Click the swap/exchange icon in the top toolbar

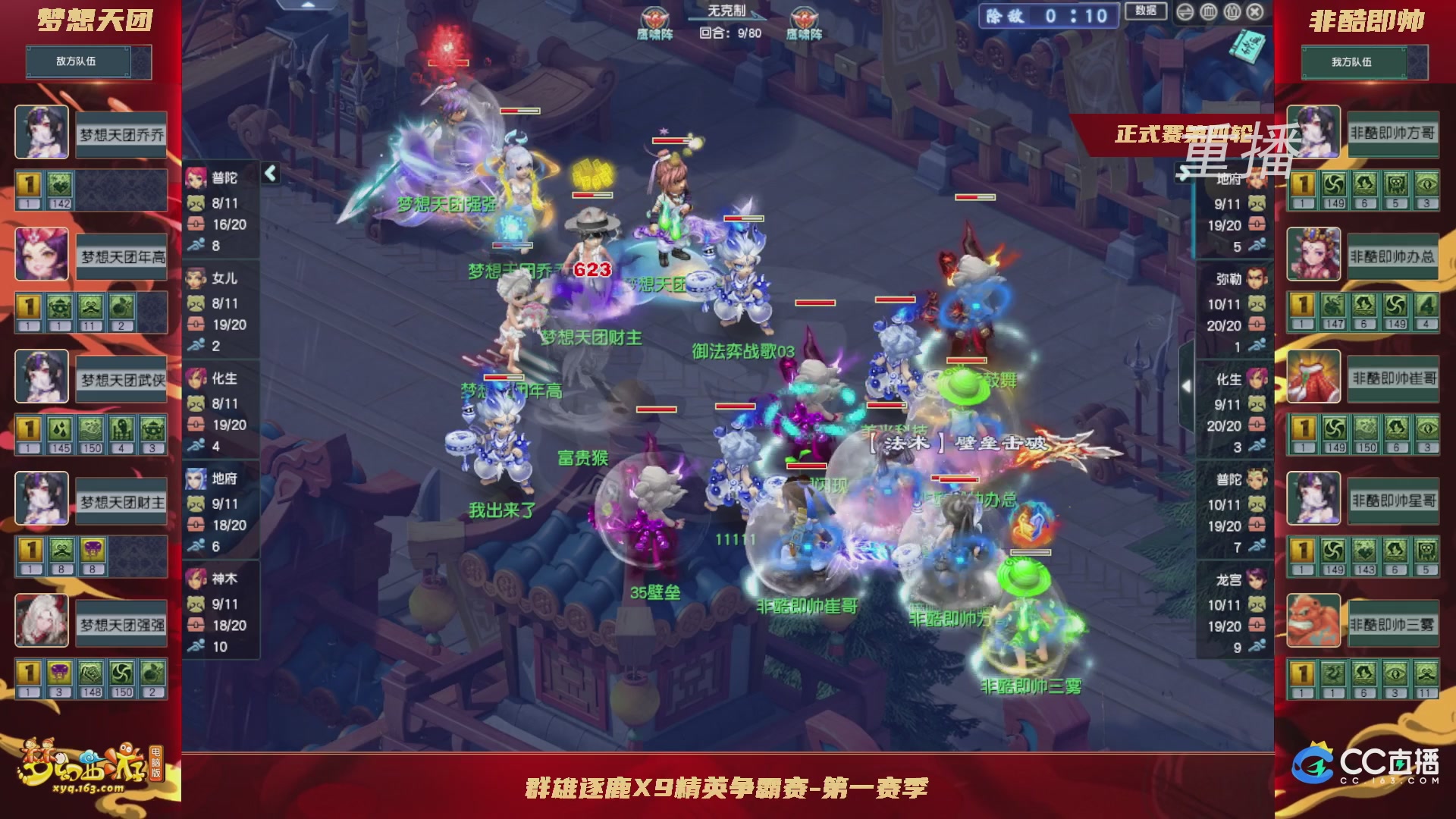(1185, 11)
